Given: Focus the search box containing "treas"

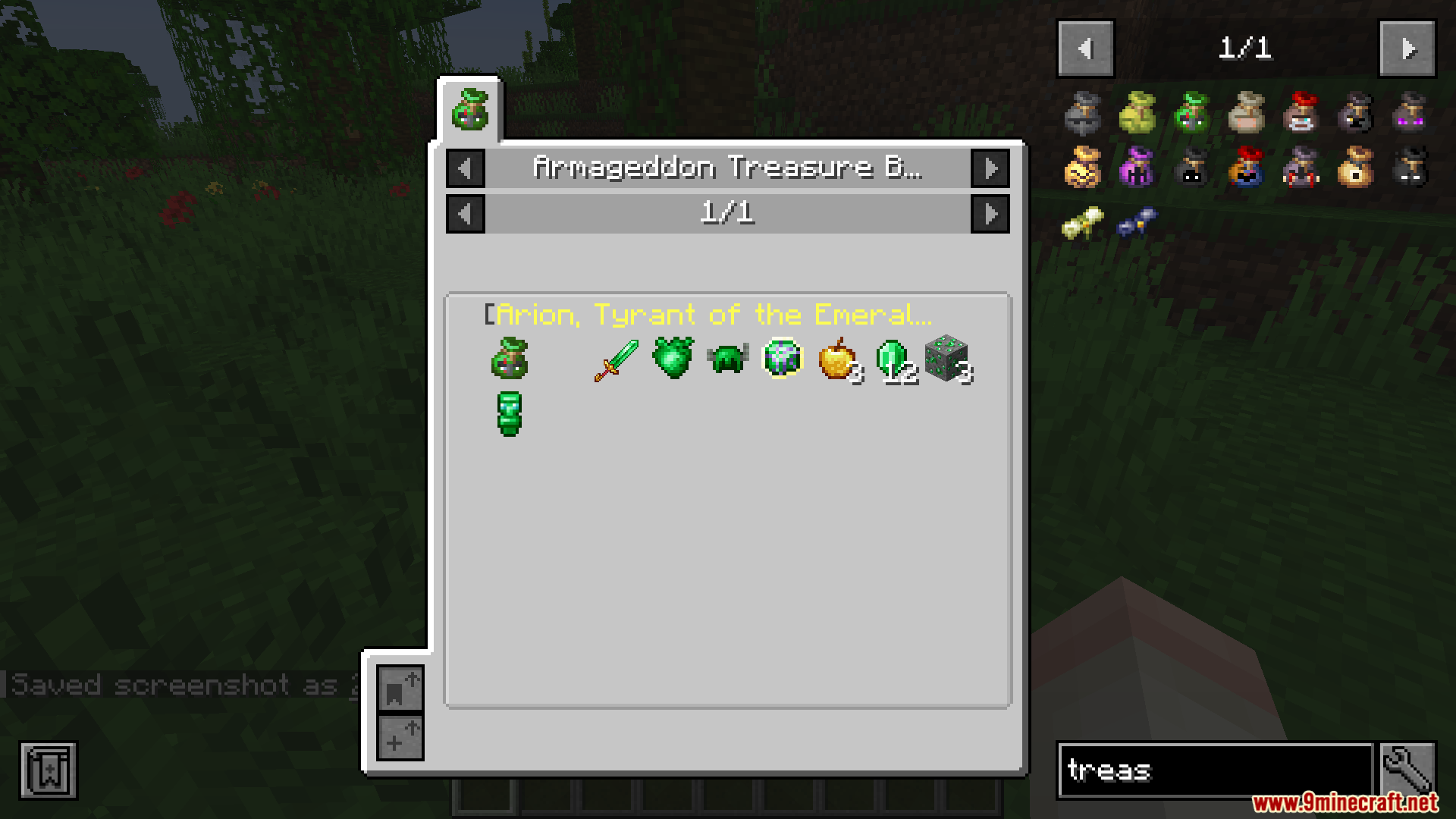Looking at the screenshot, I should tap(1215, 770).
